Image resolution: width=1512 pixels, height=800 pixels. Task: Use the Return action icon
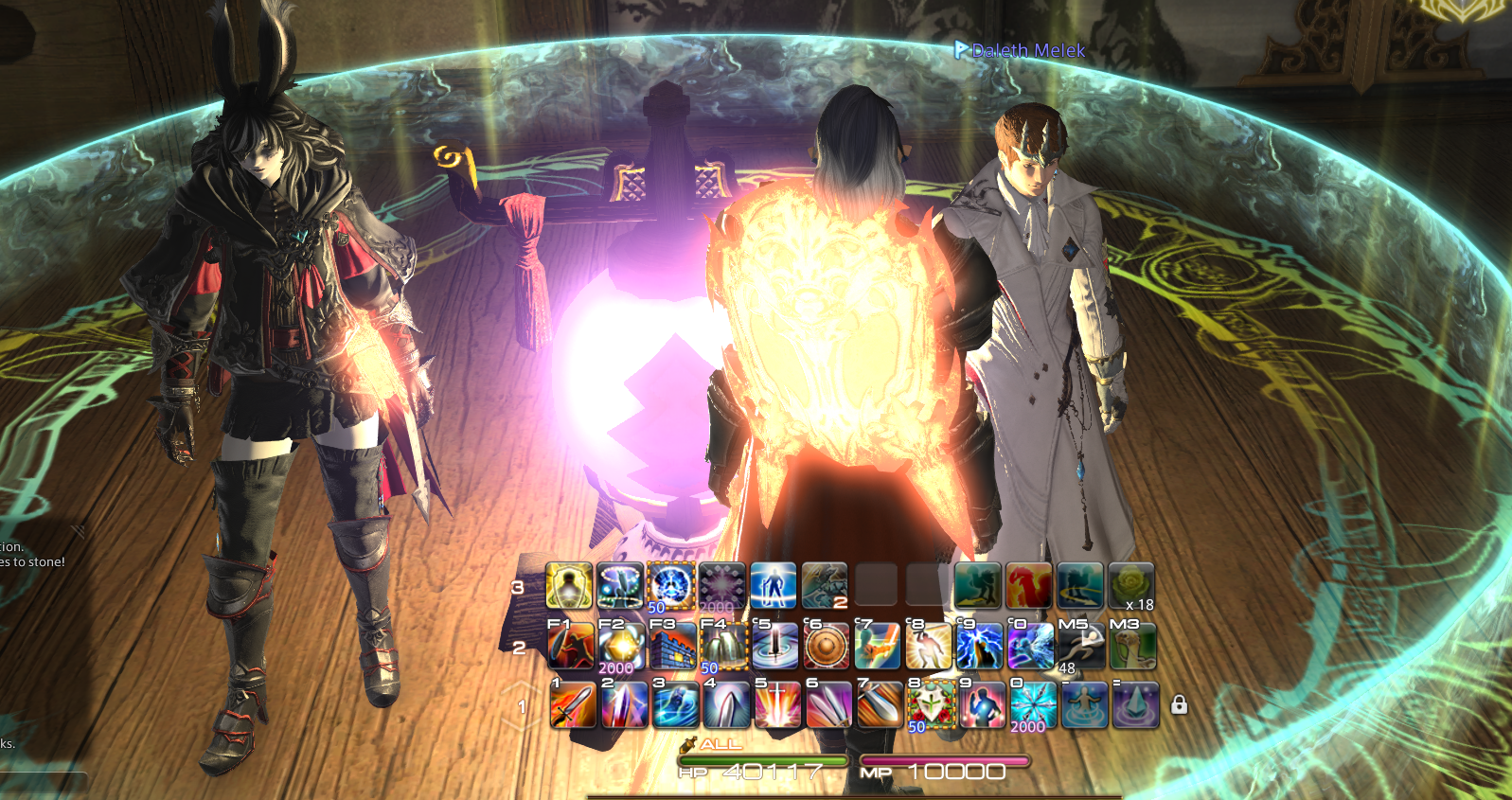coord(1084,705)
